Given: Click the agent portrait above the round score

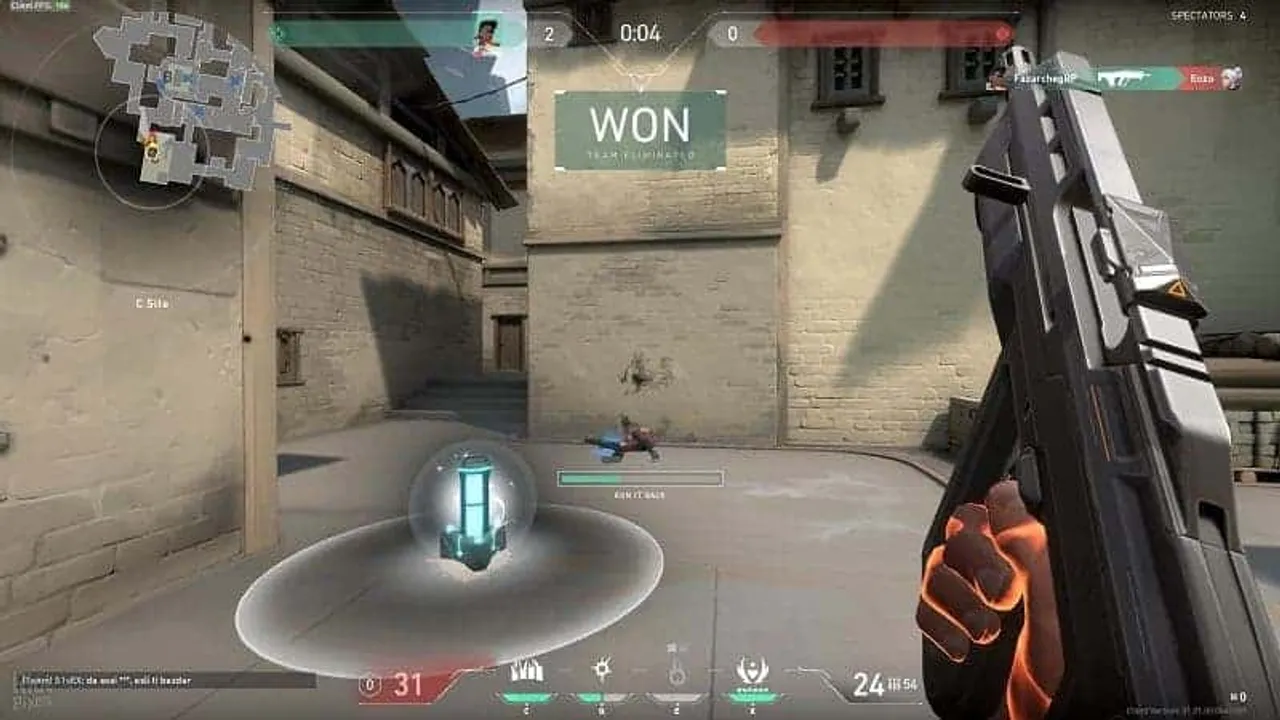Looking at the screenshot, I should pos(487,33).
